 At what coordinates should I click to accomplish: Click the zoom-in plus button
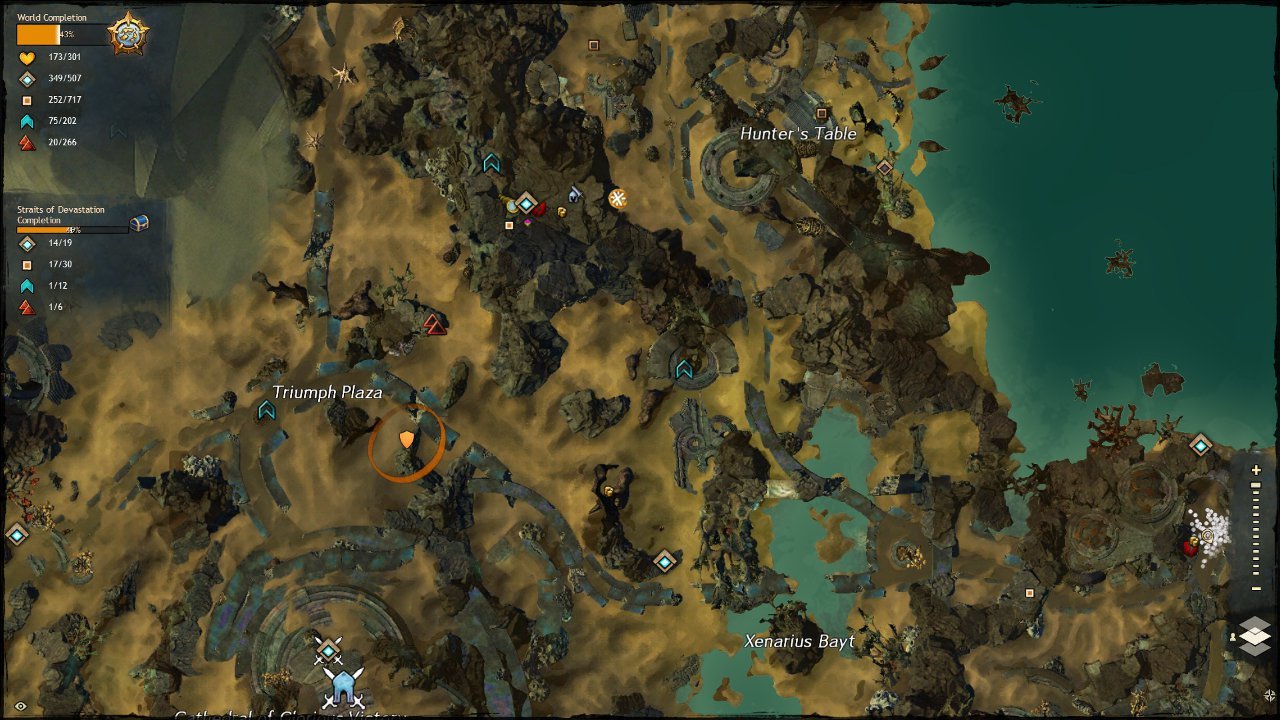click(1256, 470)
